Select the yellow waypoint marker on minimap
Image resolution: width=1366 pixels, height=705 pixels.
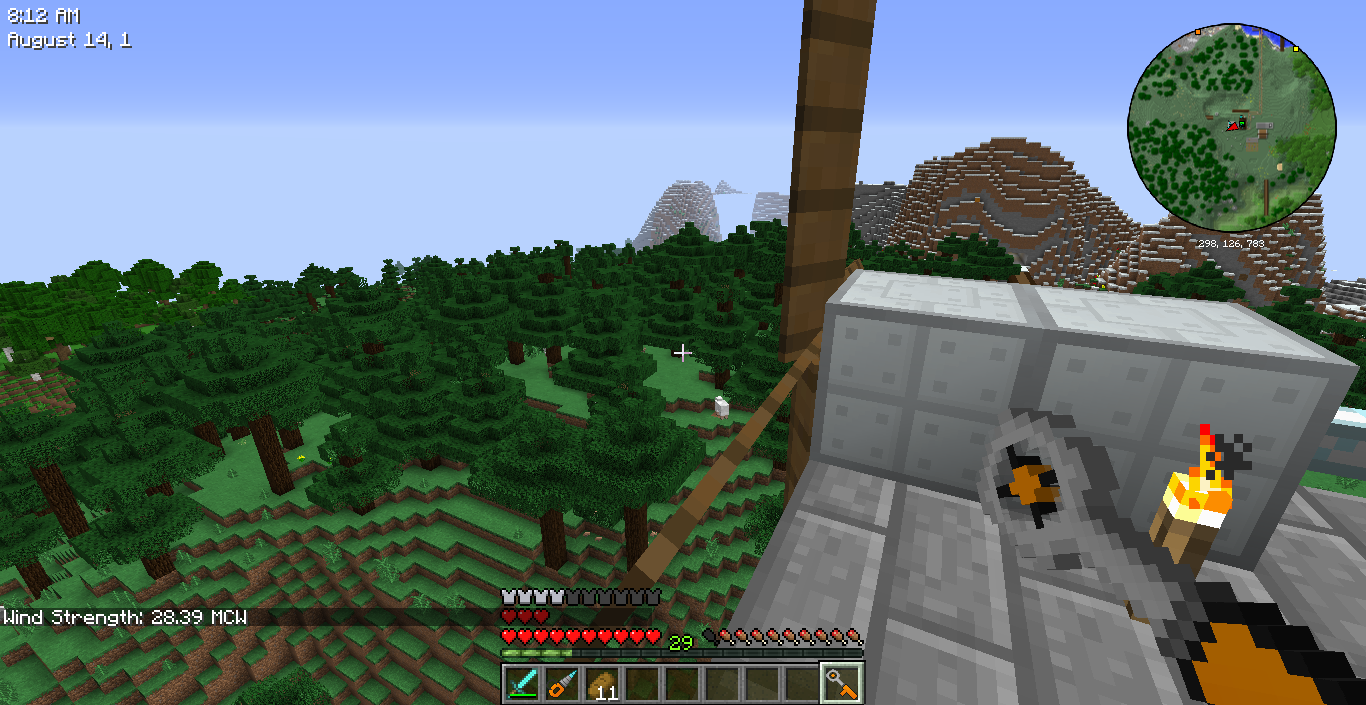pyautogui.click(x=1296, y=48)
